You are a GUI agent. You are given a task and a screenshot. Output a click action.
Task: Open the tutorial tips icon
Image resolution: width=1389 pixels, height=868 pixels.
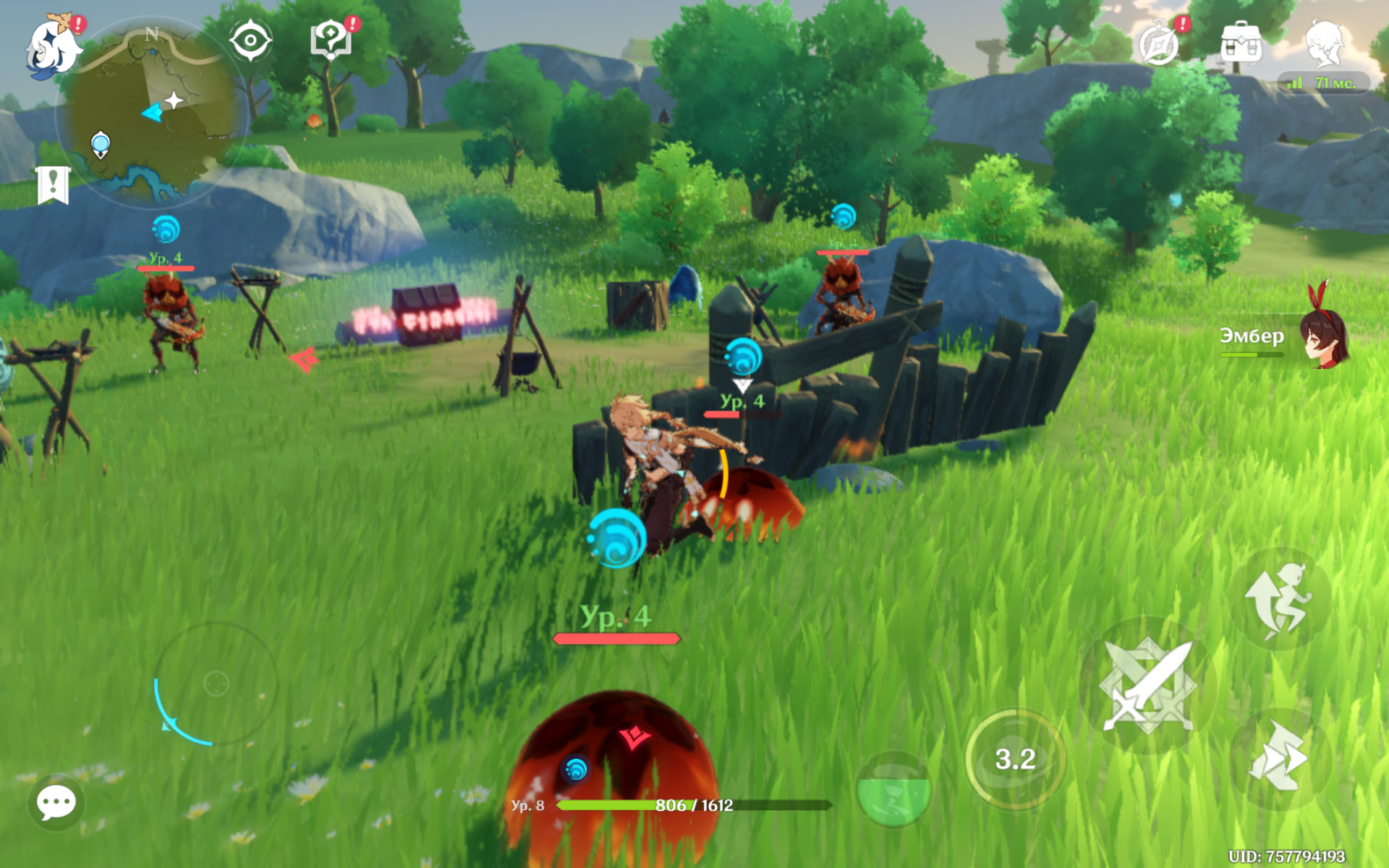[x=331, y=39]
